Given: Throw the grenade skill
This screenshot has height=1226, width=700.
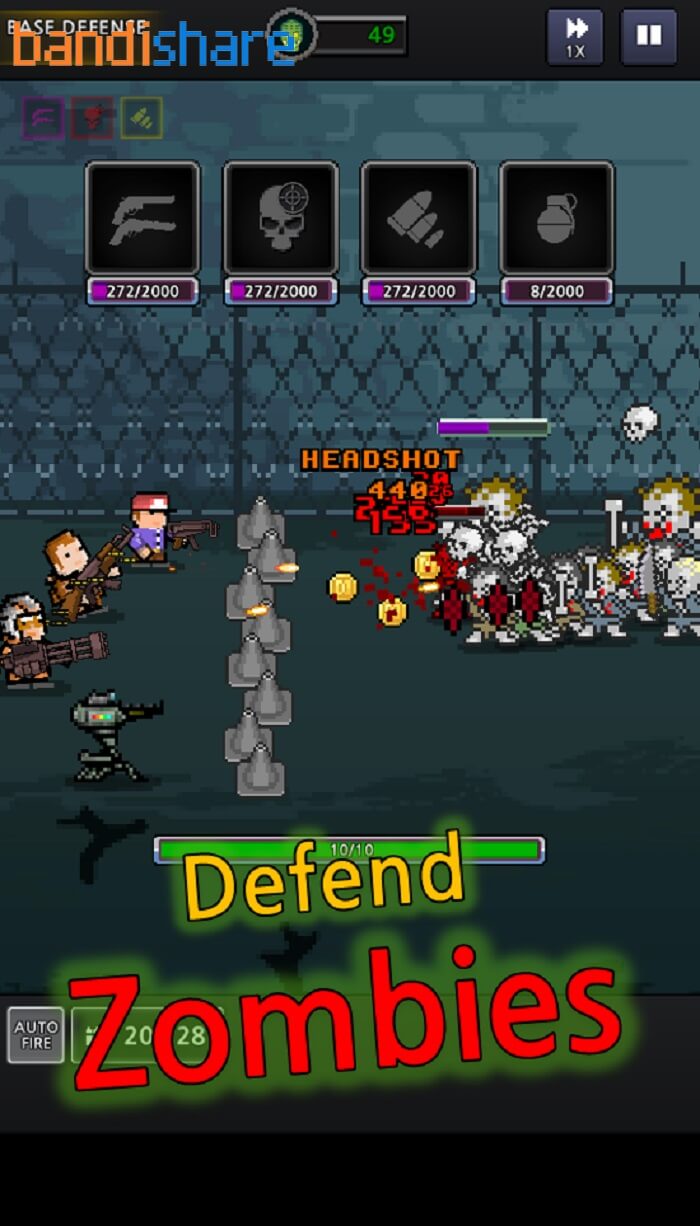Looking at the screenshot, I should tap(556, 218).
